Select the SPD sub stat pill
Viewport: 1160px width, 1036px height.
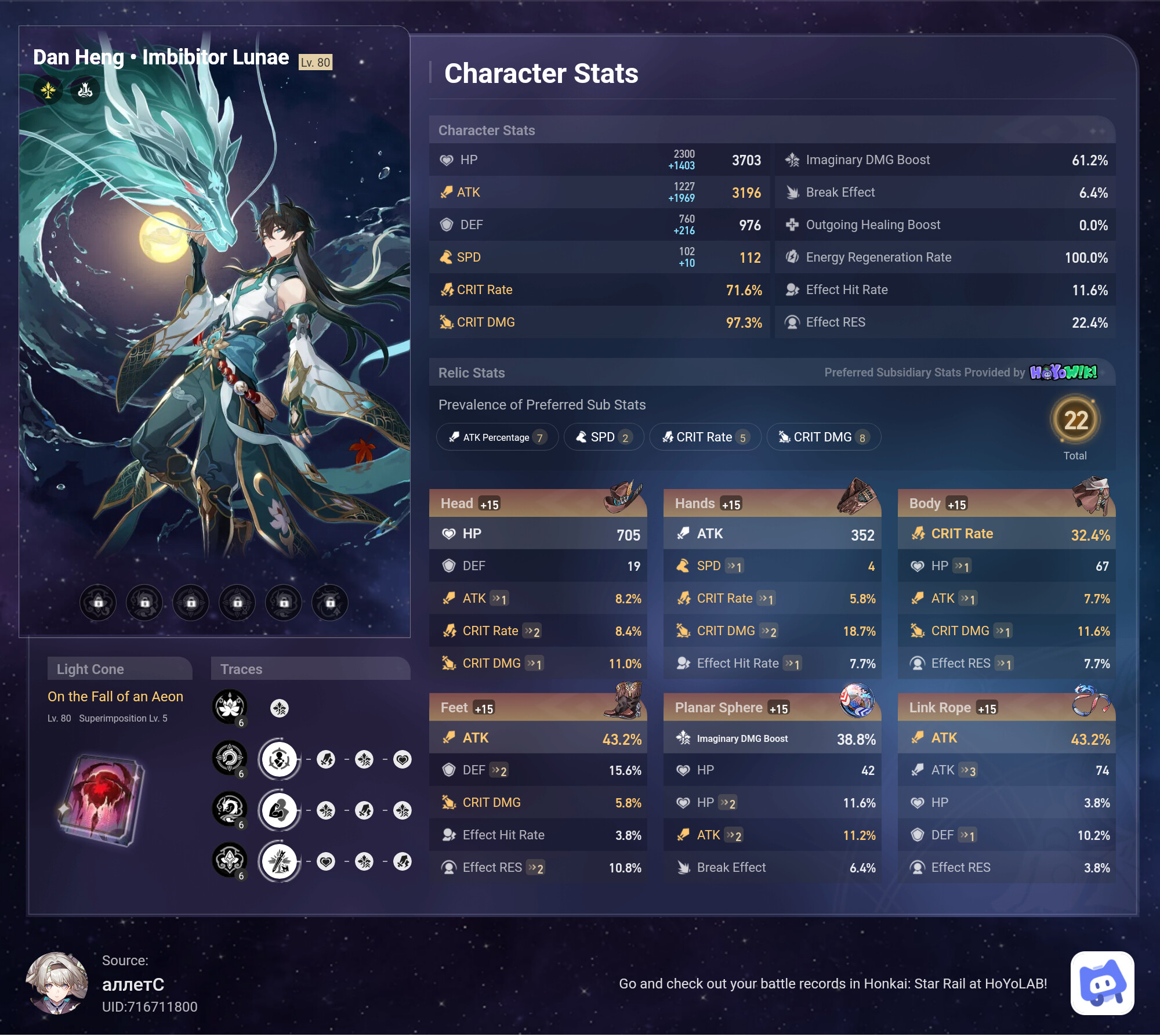[x=603, y=437]
